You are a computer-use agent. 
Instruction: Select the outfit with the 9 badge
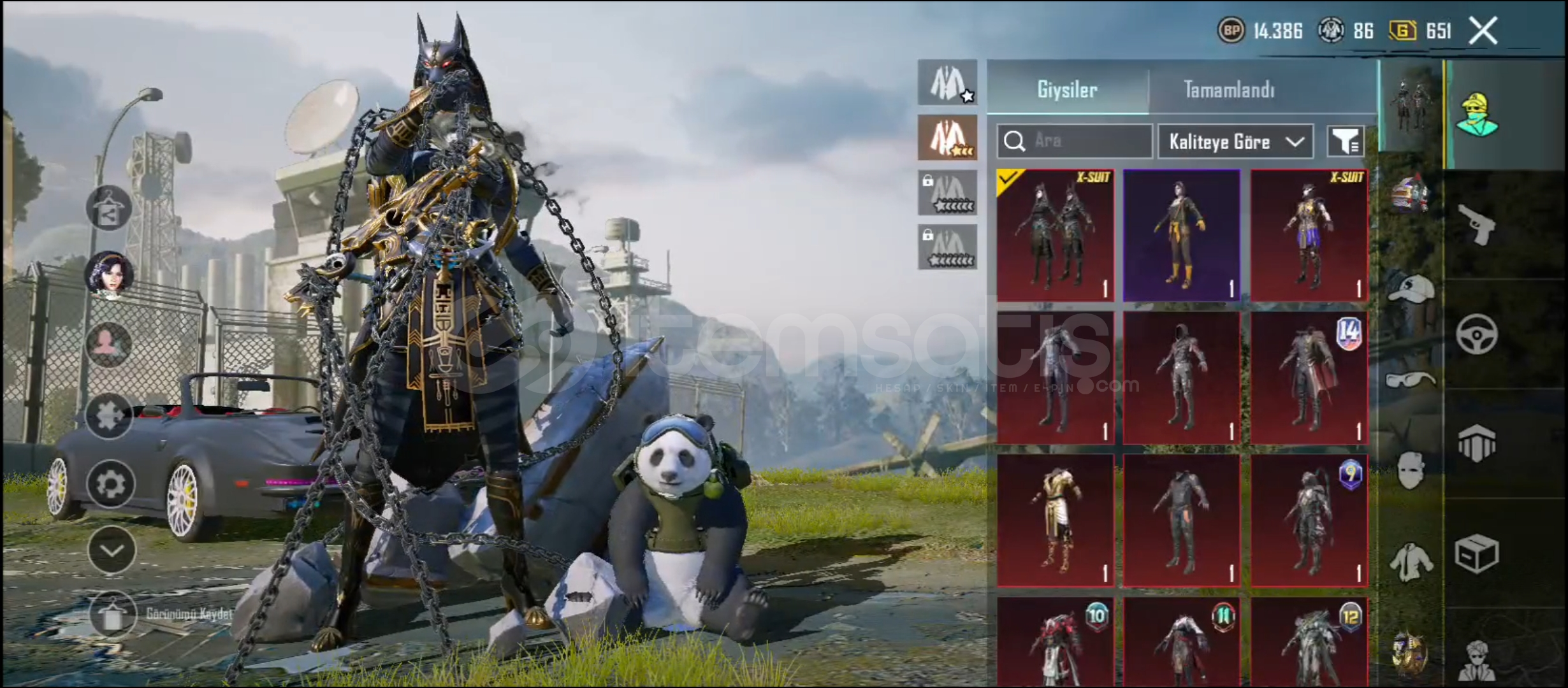point(1309,520)
